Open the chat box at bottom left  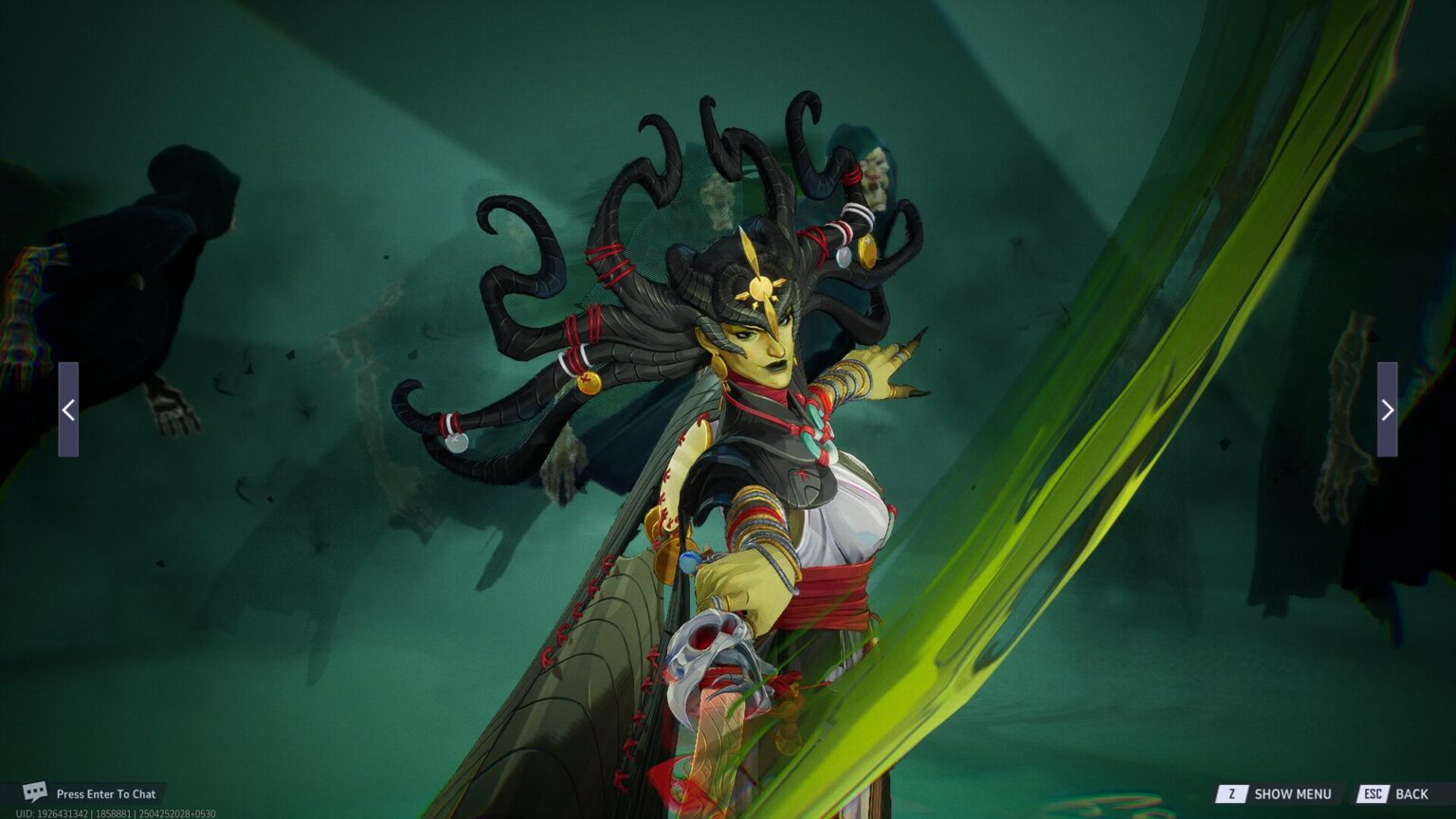click(91, 793)
